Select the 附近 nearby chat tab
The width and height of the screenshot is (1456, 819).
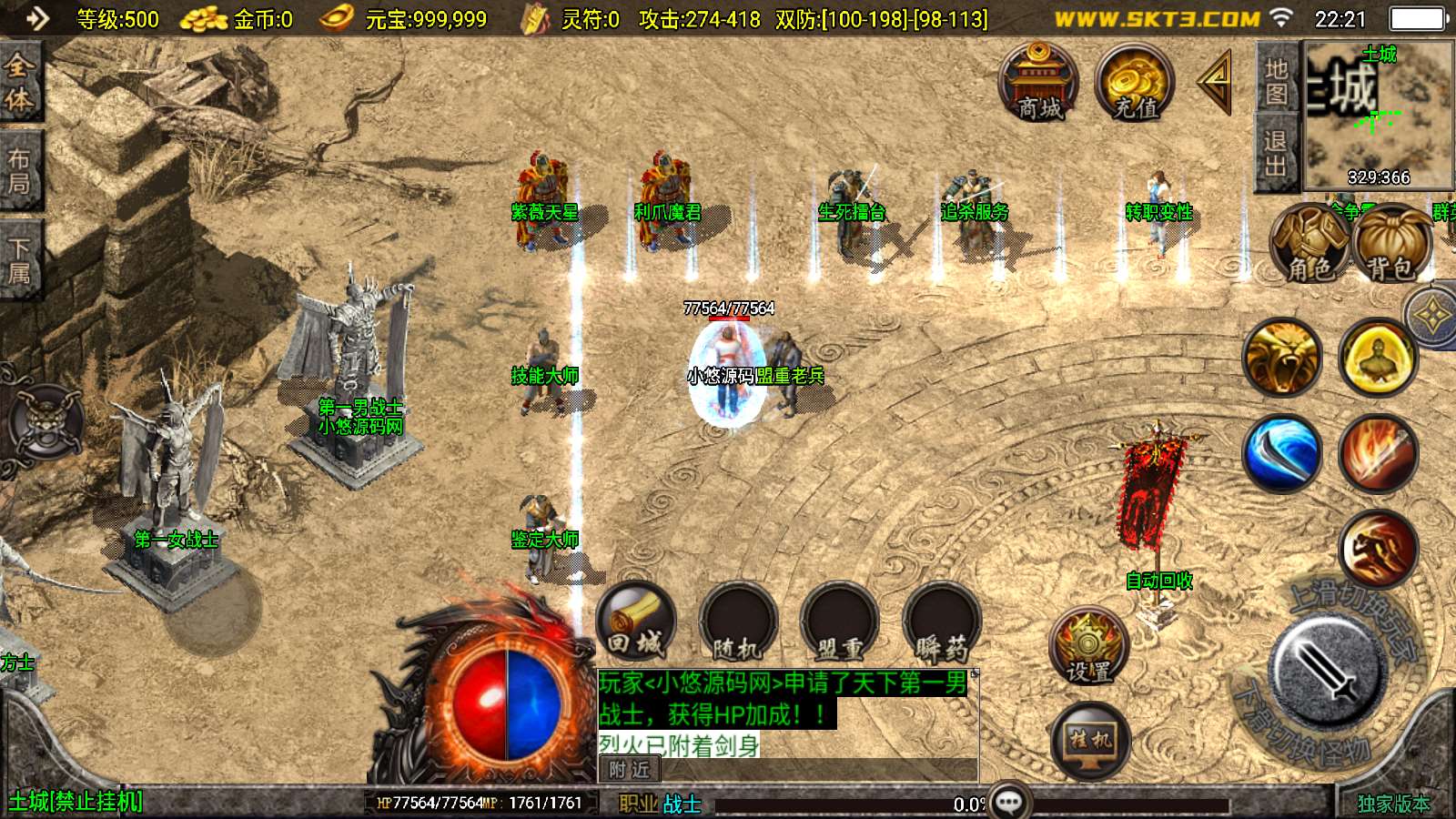pos(630,770)
